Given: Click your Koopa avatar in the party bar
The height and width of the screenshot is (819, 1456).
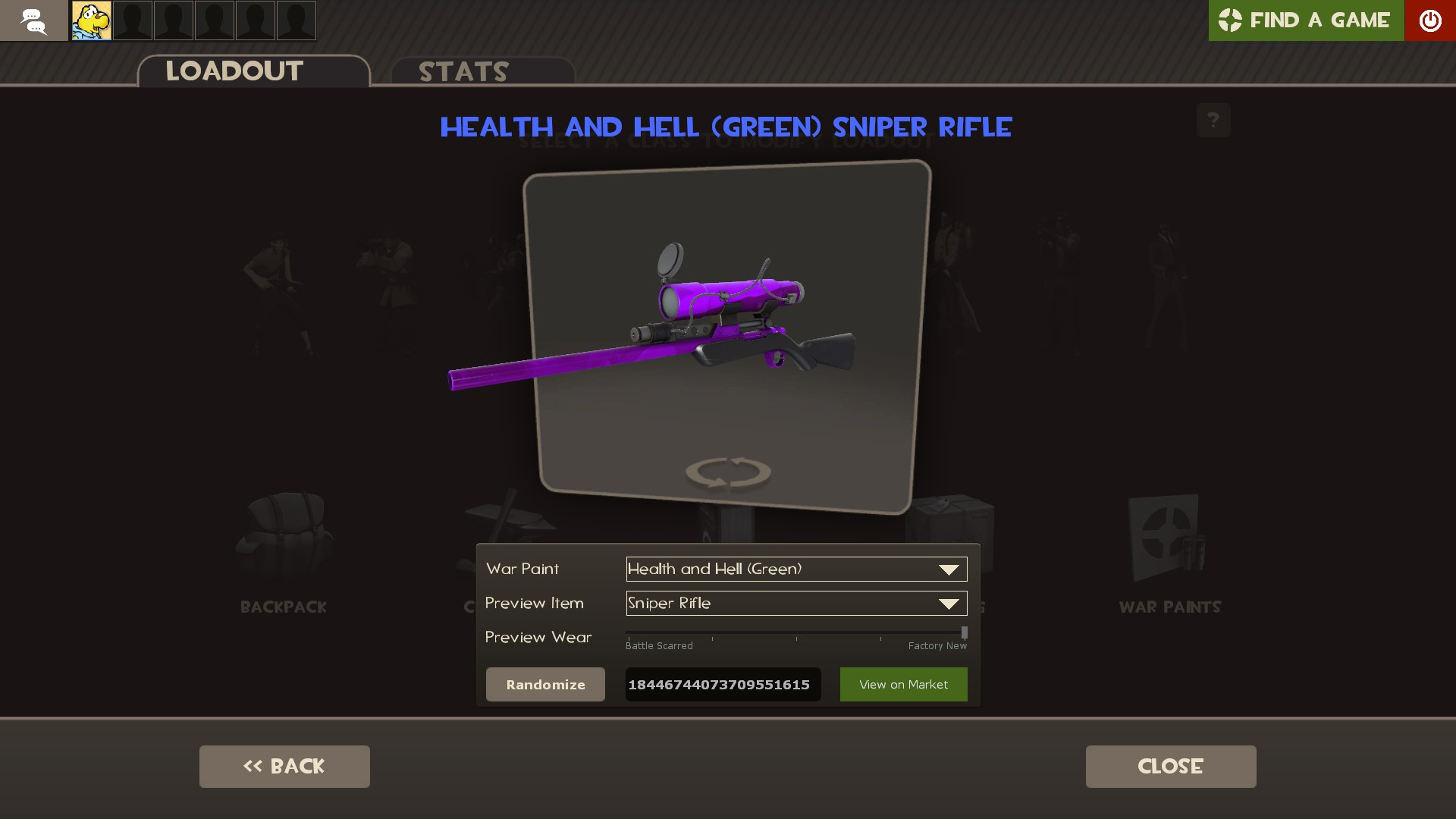Looking at the screenshot, I should (x=91, y=20).
